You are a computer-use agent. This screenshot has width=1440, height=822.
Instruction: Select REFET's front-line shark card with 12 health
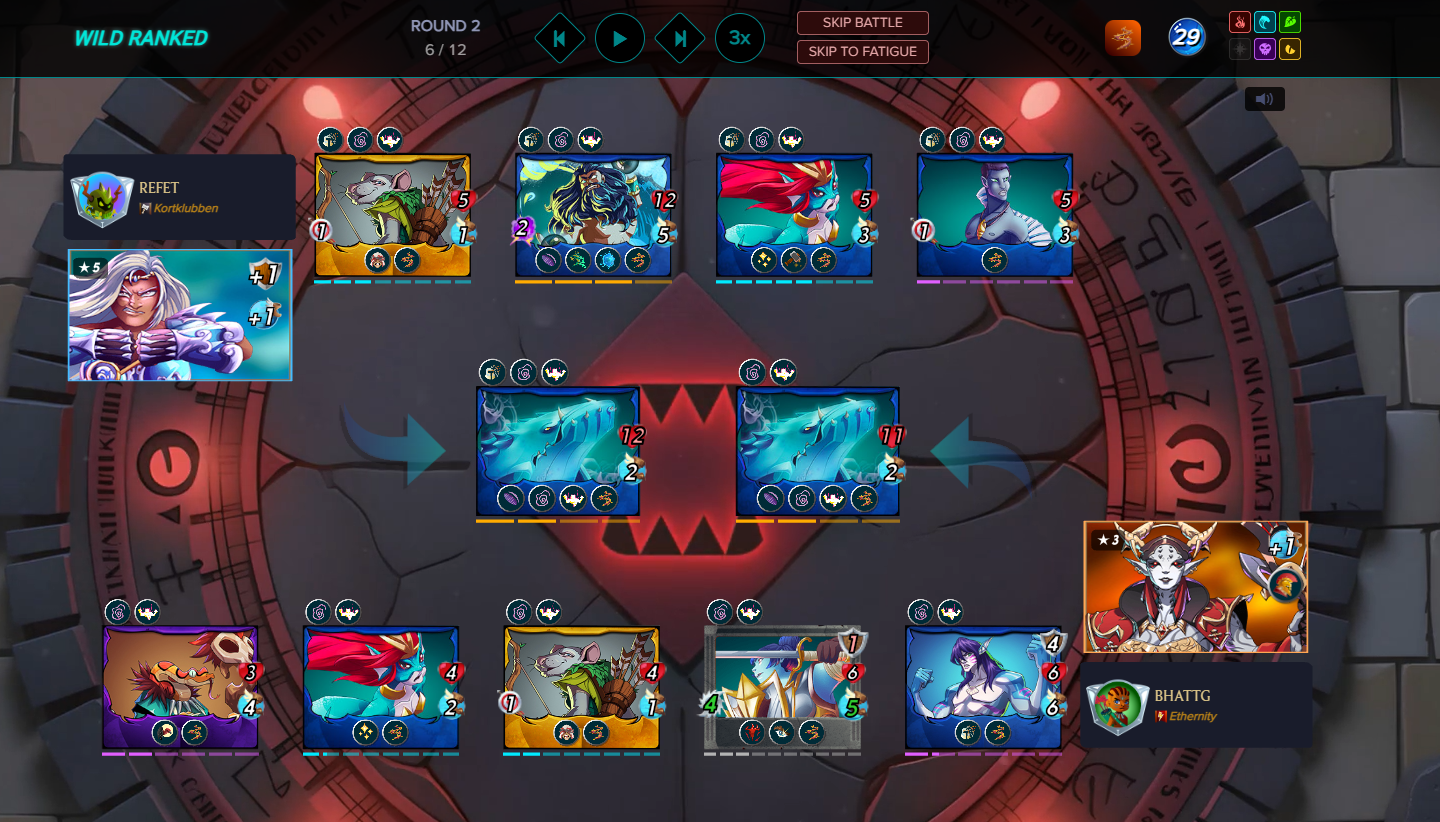[x=558, y=451]
